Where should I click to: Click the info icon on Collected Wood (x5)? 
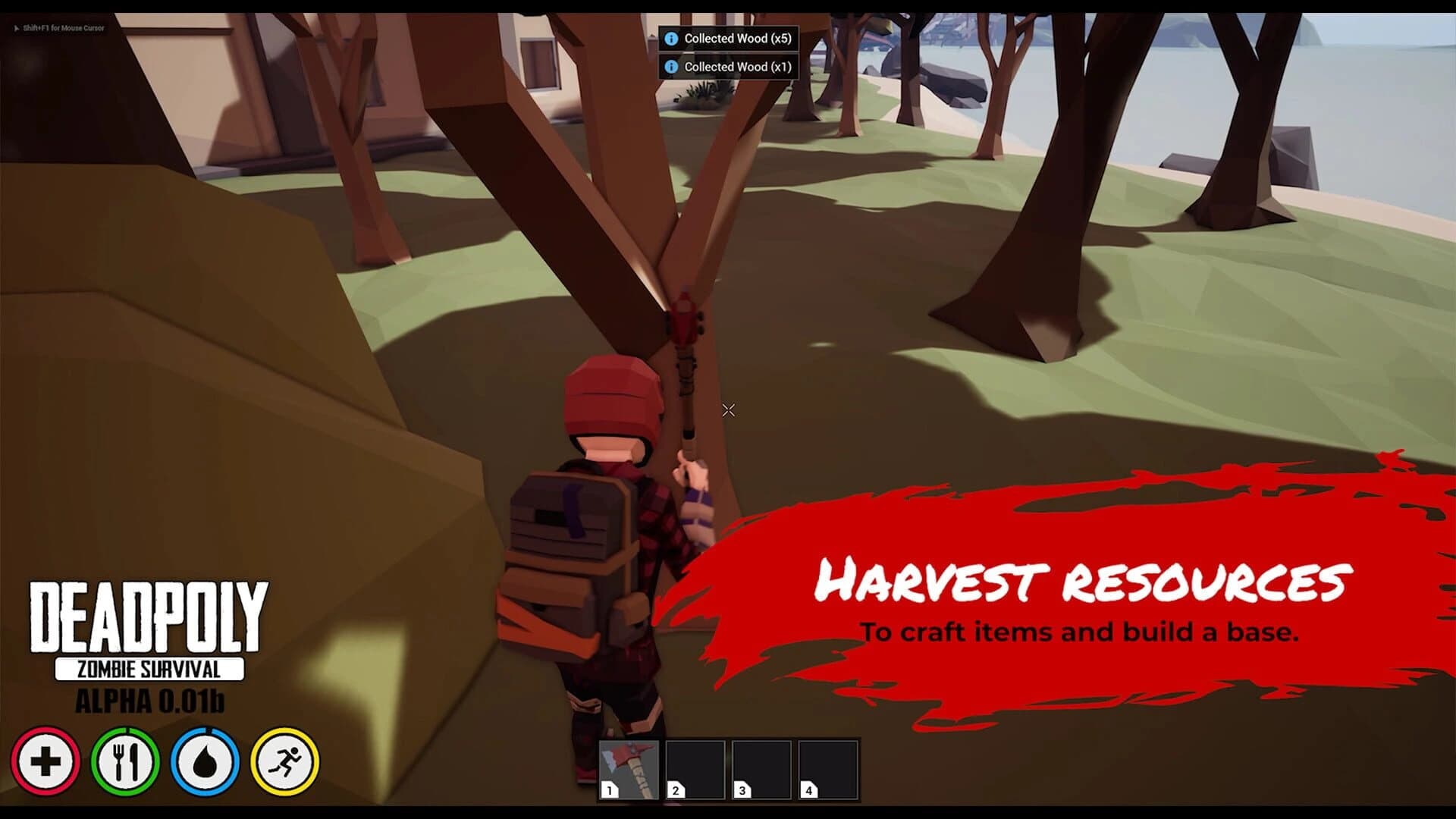670,39
